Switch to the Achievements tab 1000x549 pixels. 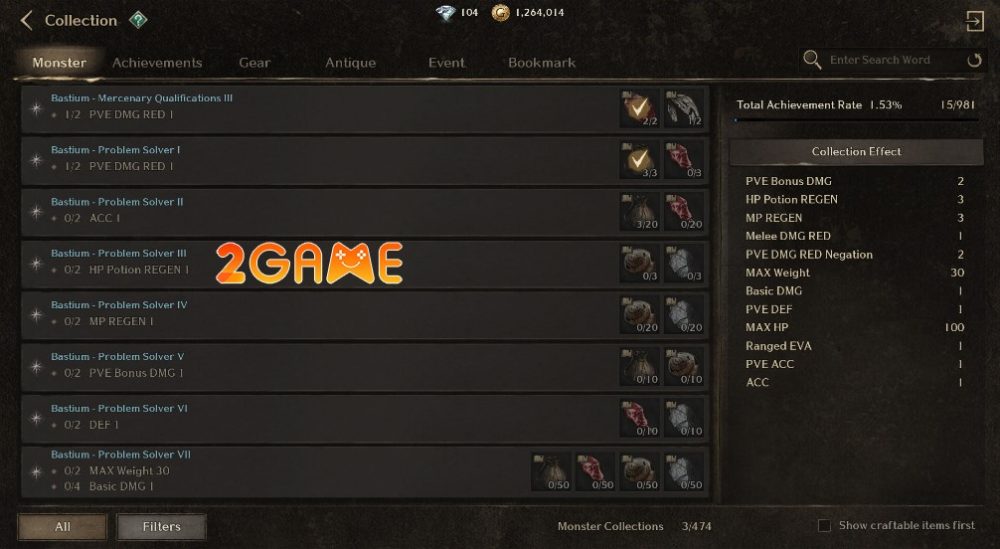(x=157, y=62)
